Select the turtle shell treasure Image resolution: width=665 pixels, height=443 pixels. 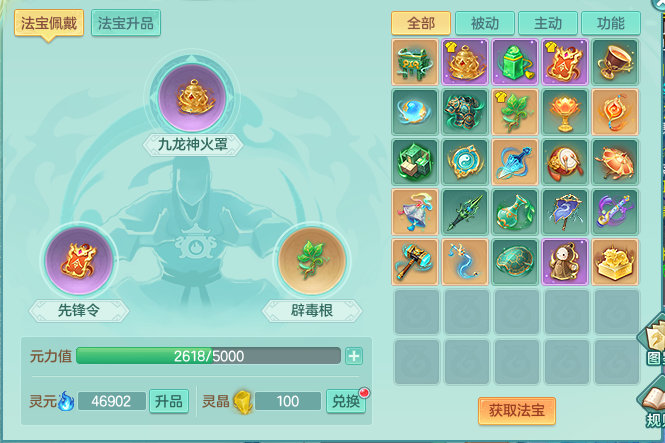pos(515,261)
